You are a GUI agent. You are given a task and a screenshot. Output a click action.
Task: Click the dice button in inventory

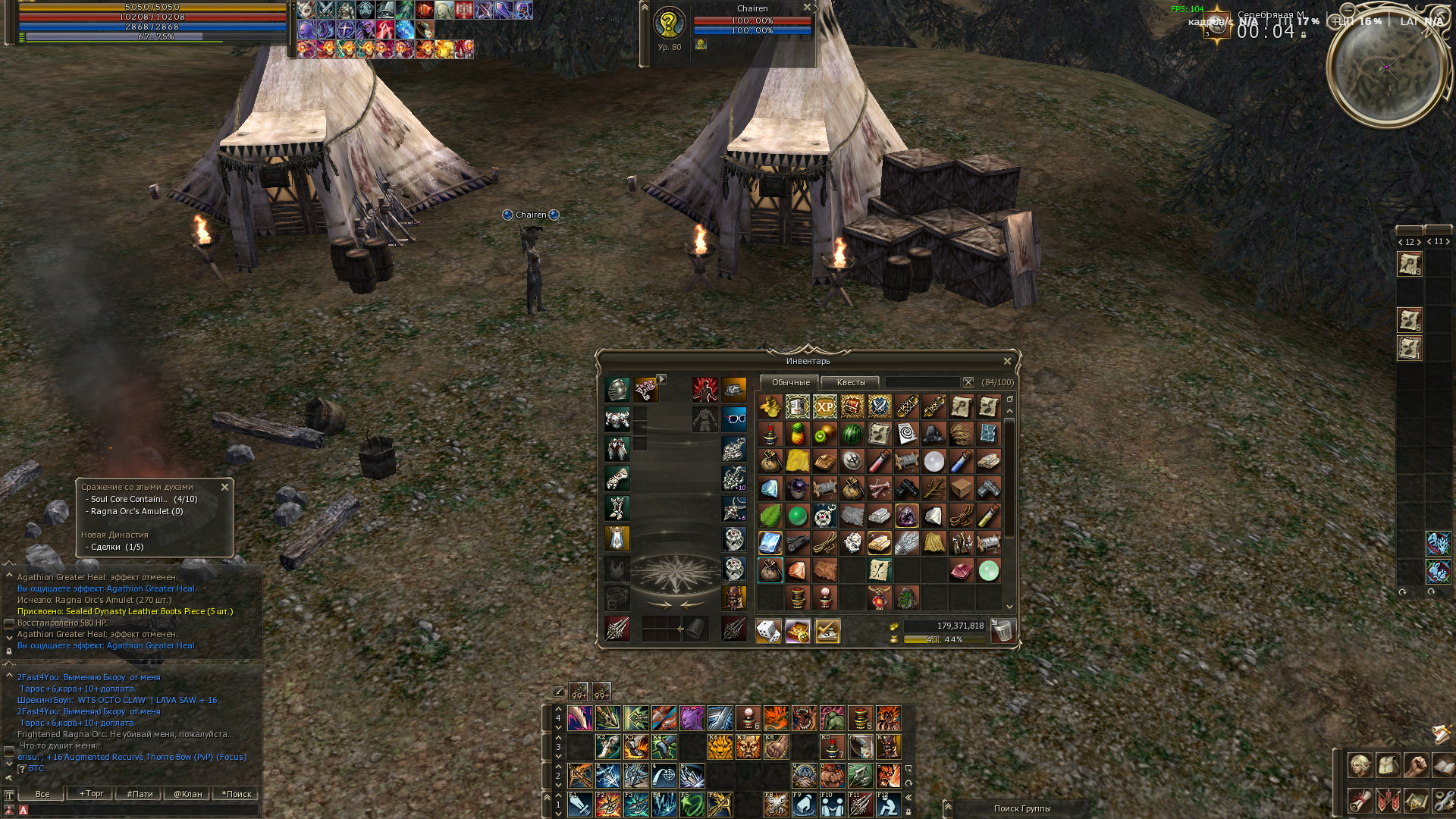(x=768, y=631)
